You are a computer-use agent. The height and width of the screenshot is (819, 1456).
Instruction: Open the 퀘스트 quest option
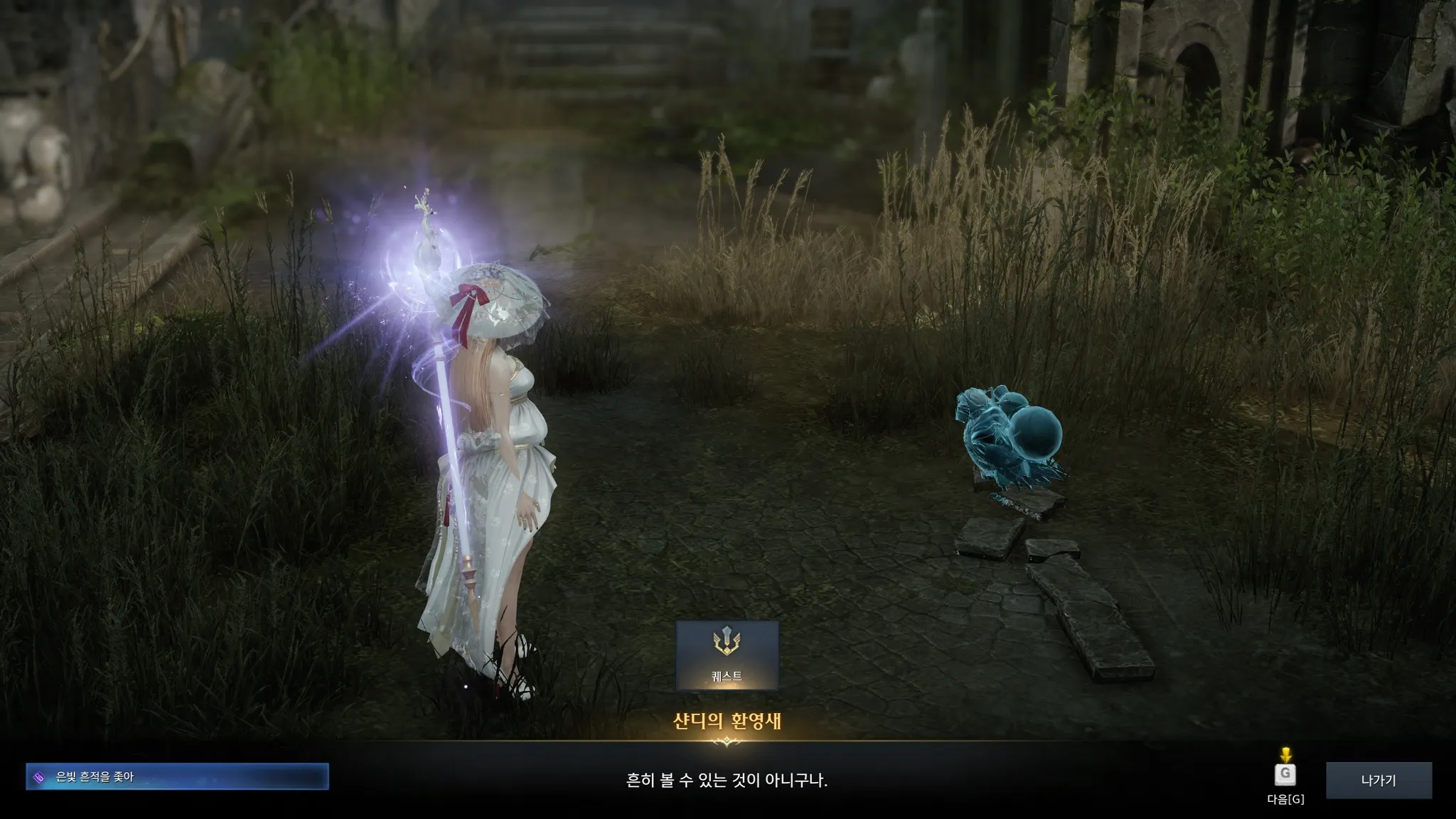tap(727, 655)
